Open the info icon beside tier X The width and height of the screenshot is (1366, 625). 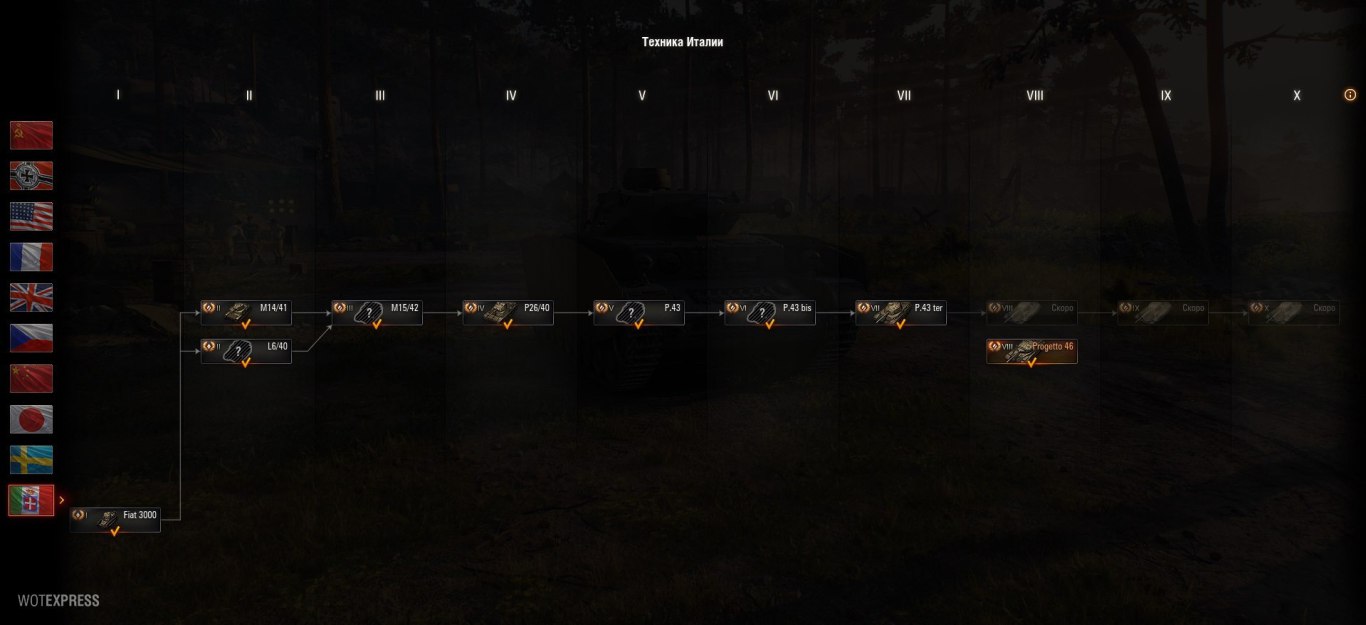pyautogui.click(x=1350, y=95)
